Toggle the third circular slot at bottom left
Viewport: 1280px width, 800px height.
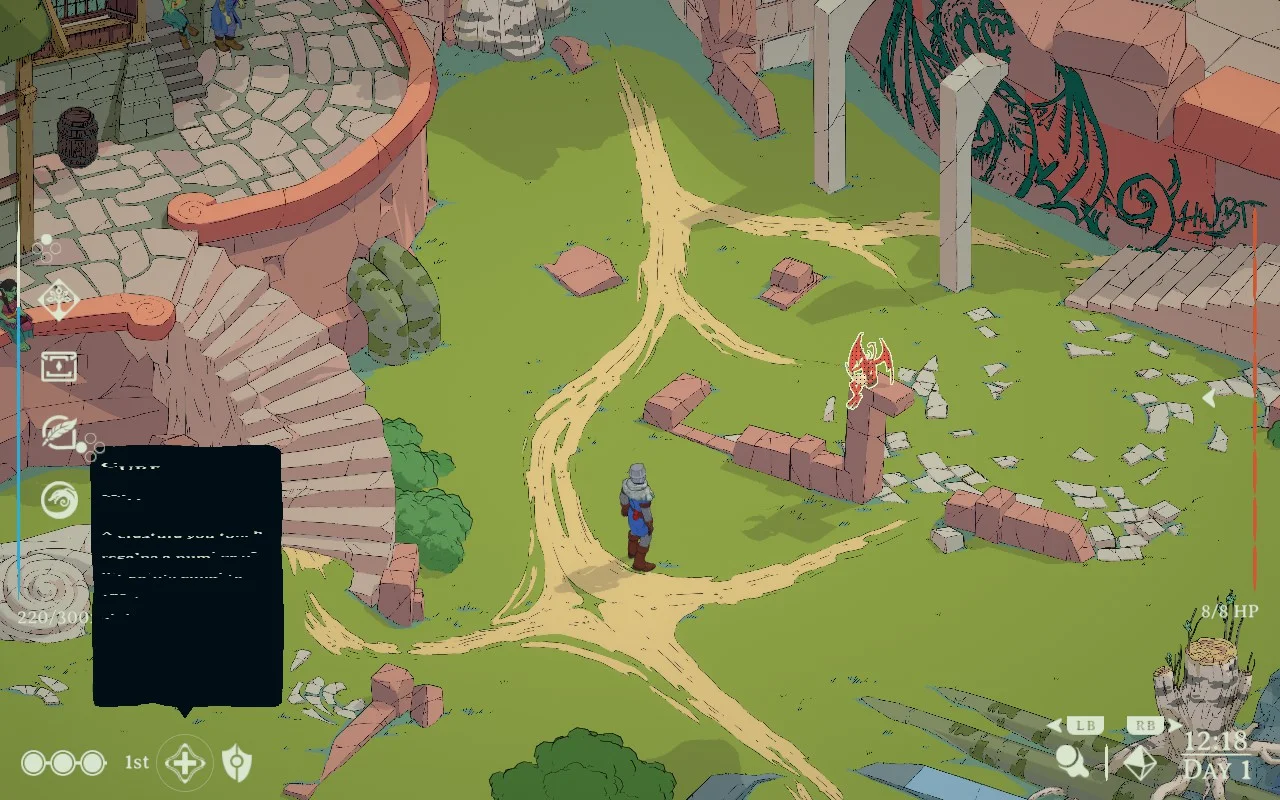pyautogui.click(x=92, y=762)
